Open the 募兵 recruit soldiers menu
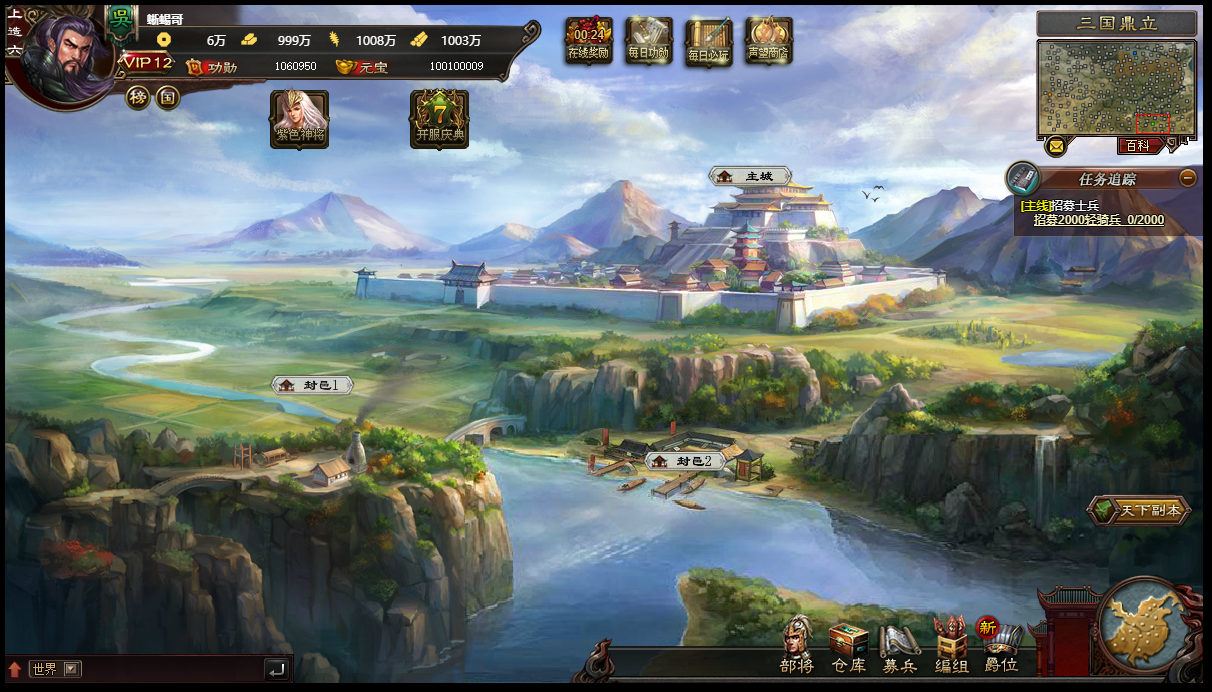The image size is (1212, 692). (899, 645)
